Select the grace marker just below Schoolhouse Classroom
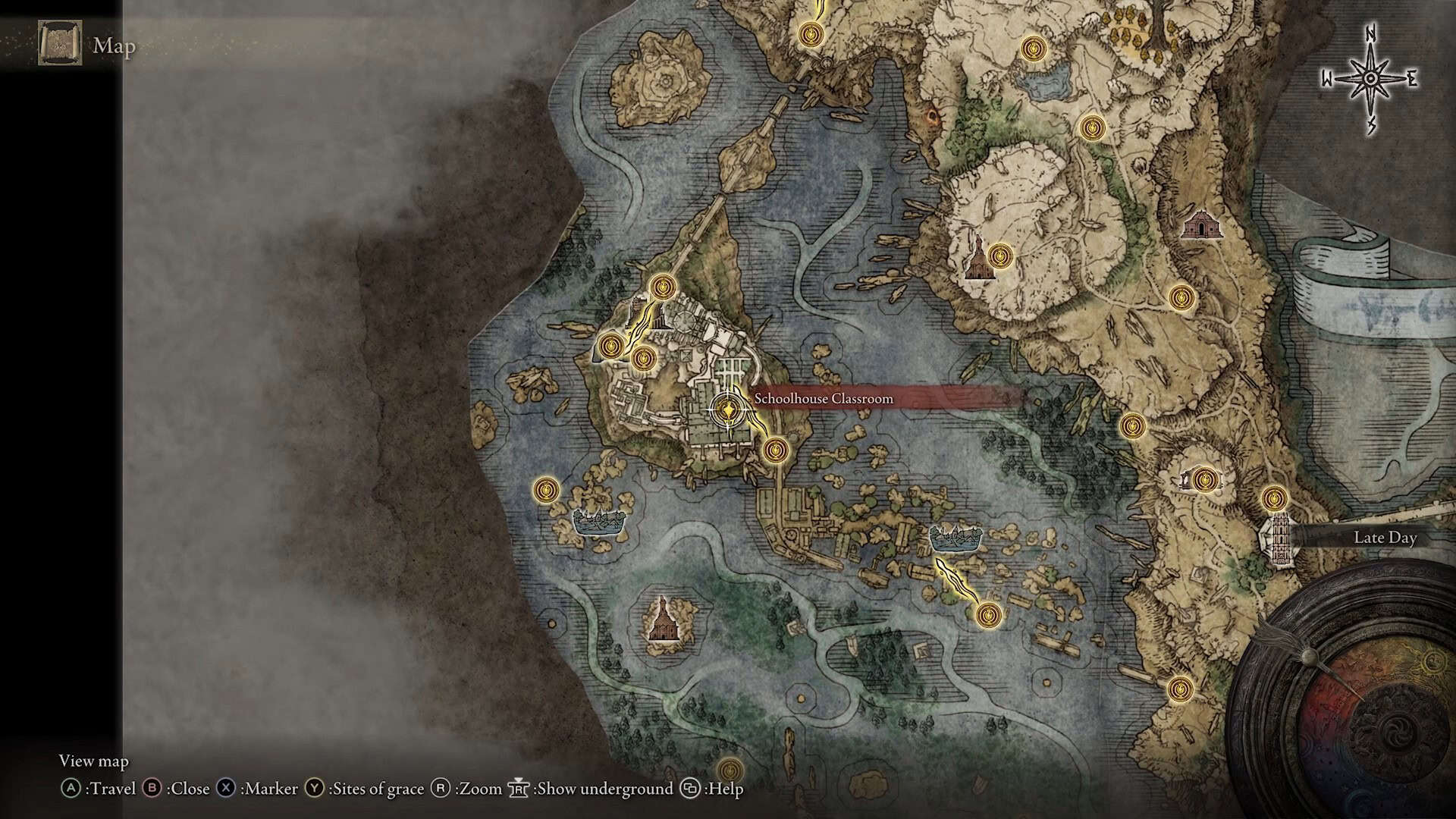Image resolution: width=1456 pixels, height=819 pixels. click(x=774, y=450)
